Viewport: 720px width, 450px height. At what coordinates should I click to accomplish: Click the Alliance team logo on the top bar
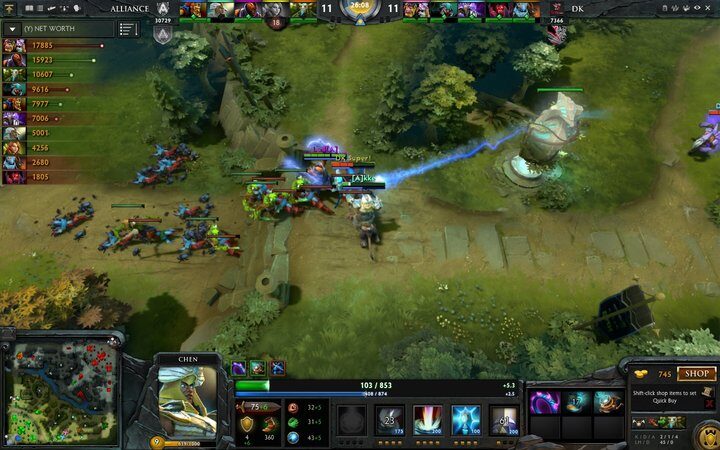[x=163, y=10]
